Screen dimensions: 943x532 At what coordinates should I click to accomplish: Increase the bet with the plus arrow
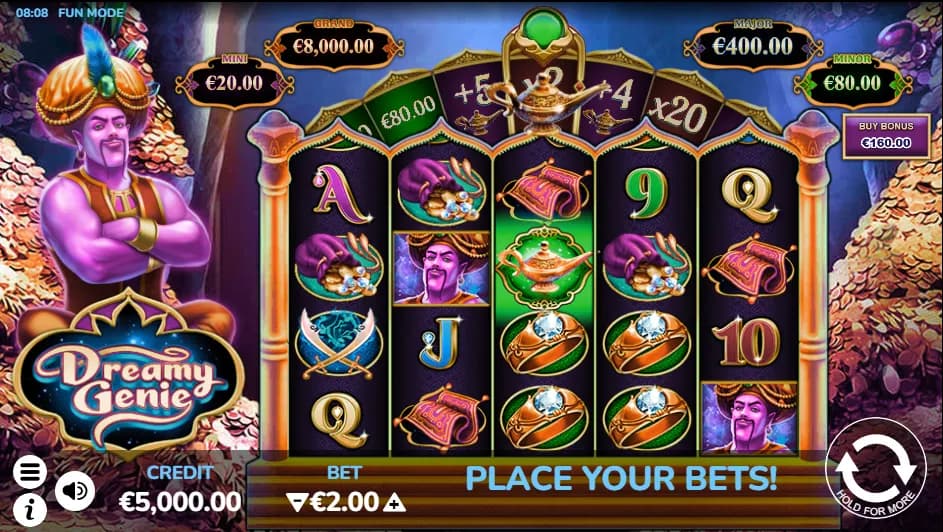(396, 501)
